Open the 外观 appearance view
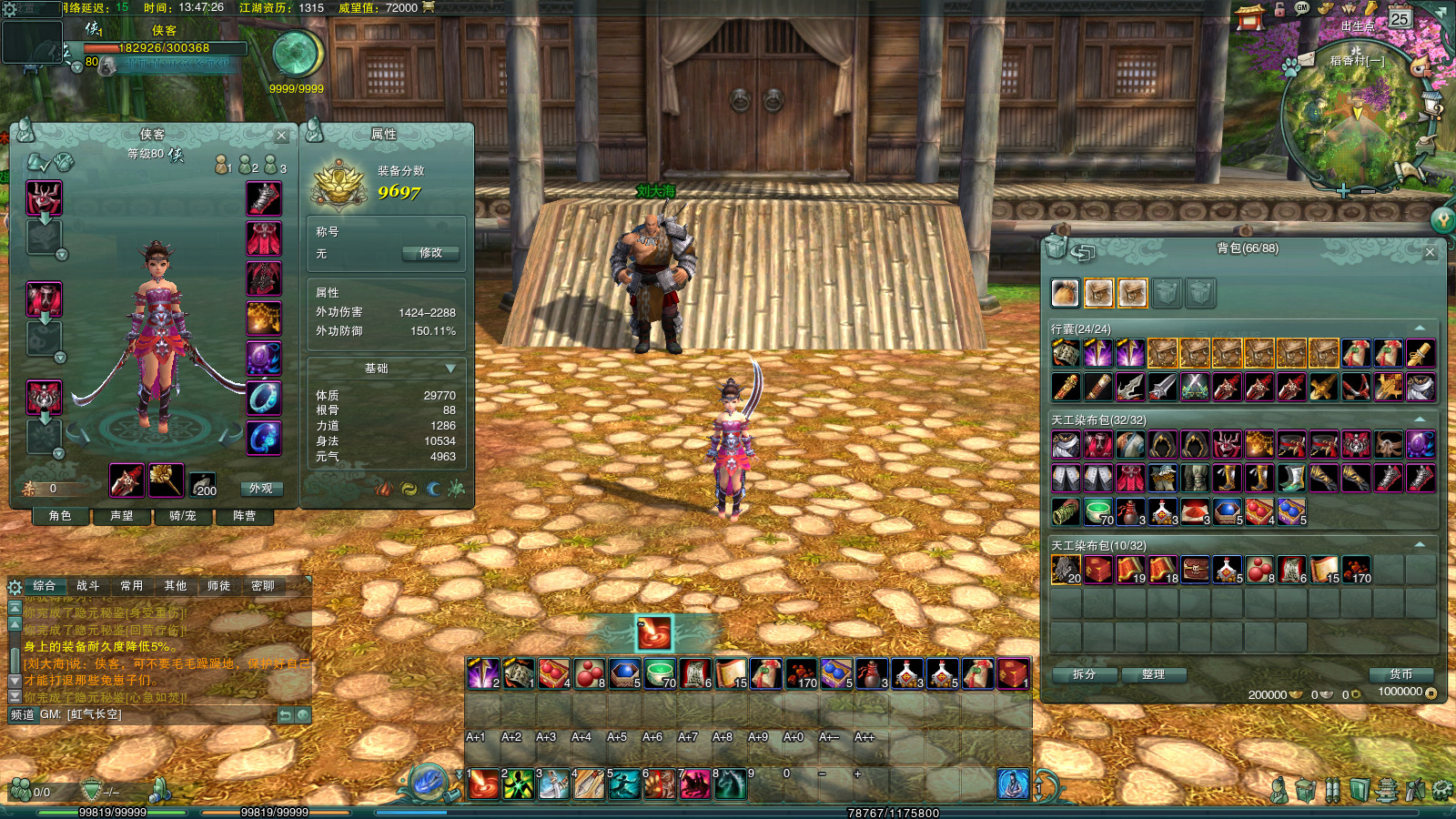Viewport: 1456px width, 819px height. click(261, 489)
